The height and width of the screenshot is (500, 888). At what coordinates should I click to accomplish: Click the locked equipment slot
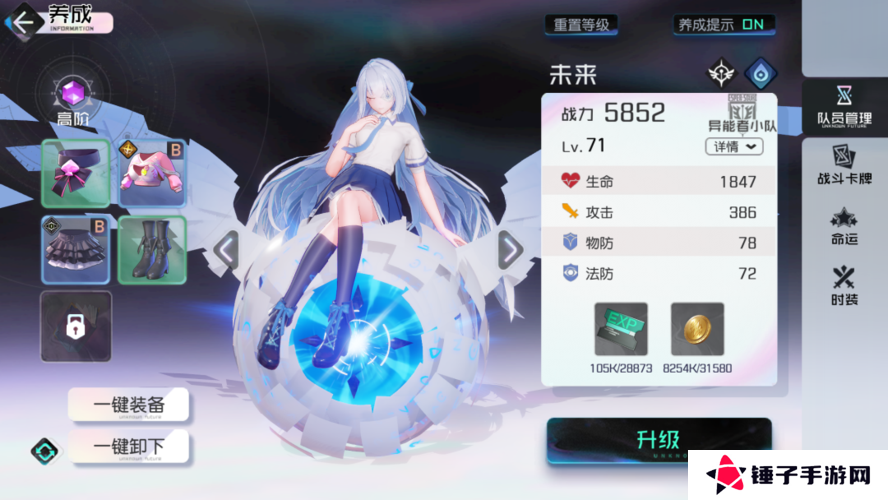click(76, 326)
